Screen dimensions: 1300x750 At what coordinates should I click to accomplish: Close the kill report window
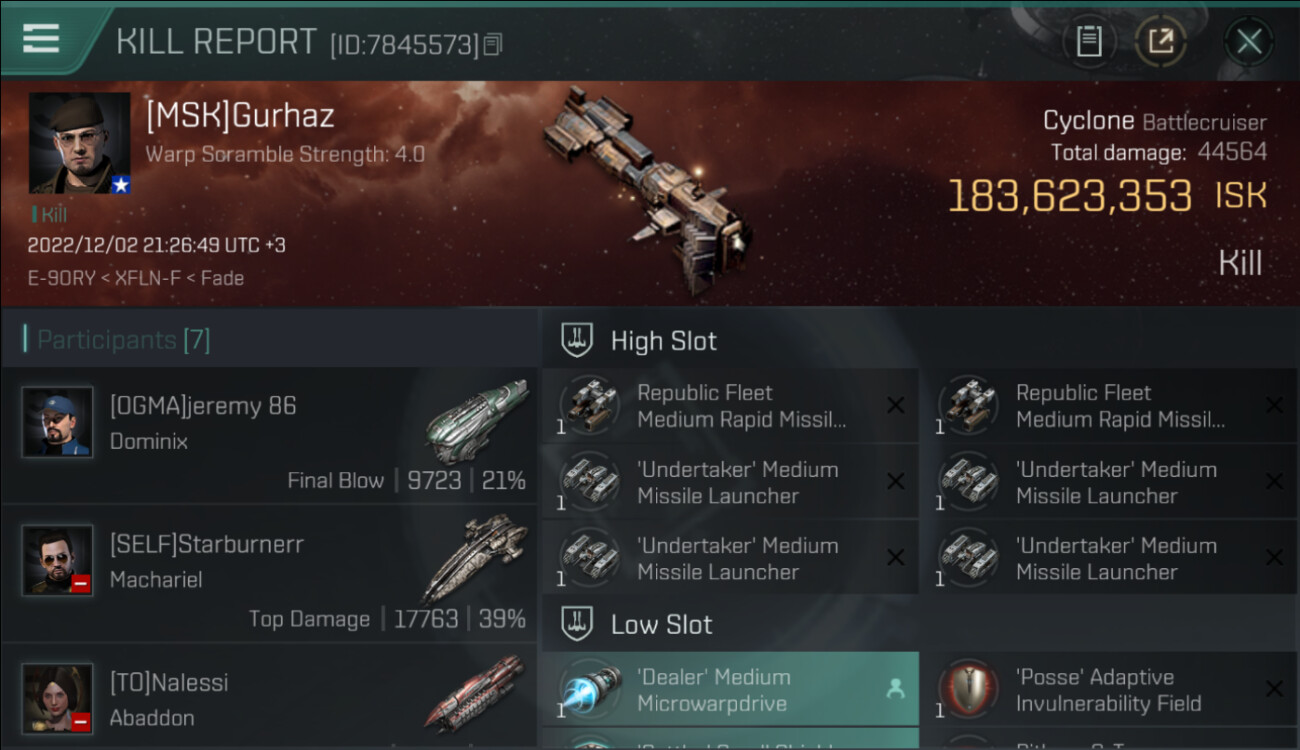click(1248, 41)
